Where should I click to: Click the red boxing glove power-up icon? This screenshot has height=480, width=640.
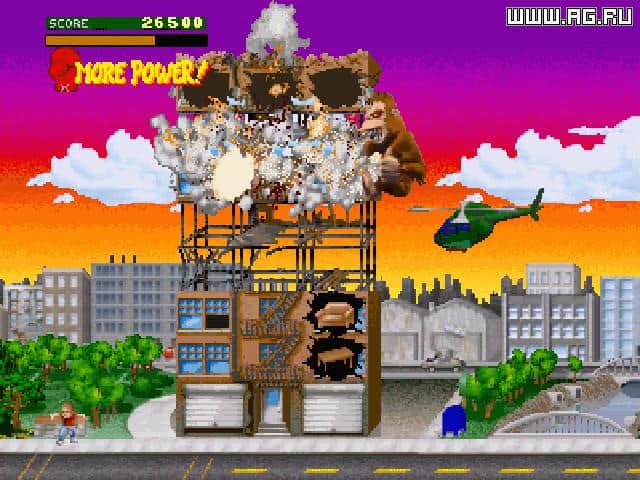[61, 73]
